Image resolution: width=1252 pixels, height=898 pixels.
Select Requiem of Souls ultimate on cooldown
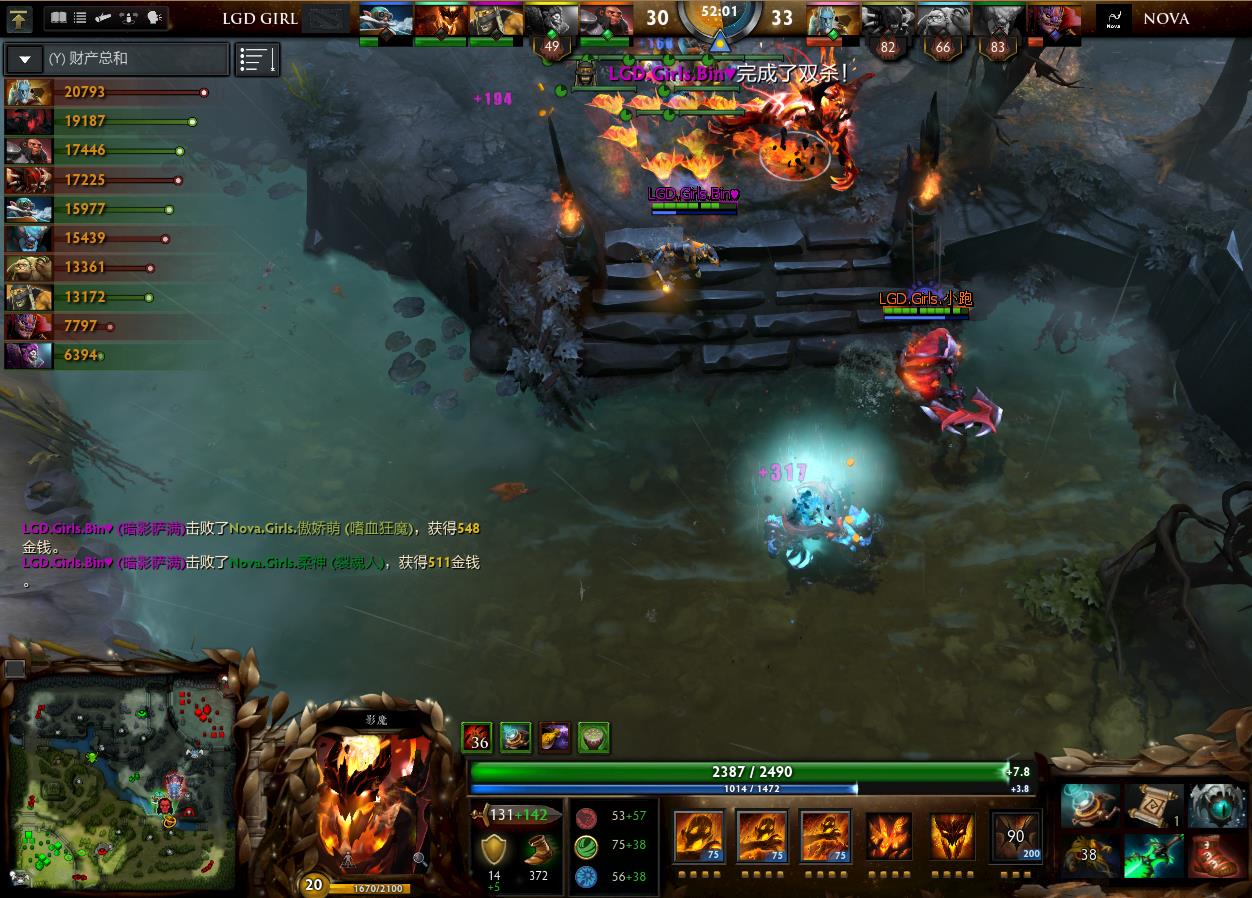[1015, 836]
